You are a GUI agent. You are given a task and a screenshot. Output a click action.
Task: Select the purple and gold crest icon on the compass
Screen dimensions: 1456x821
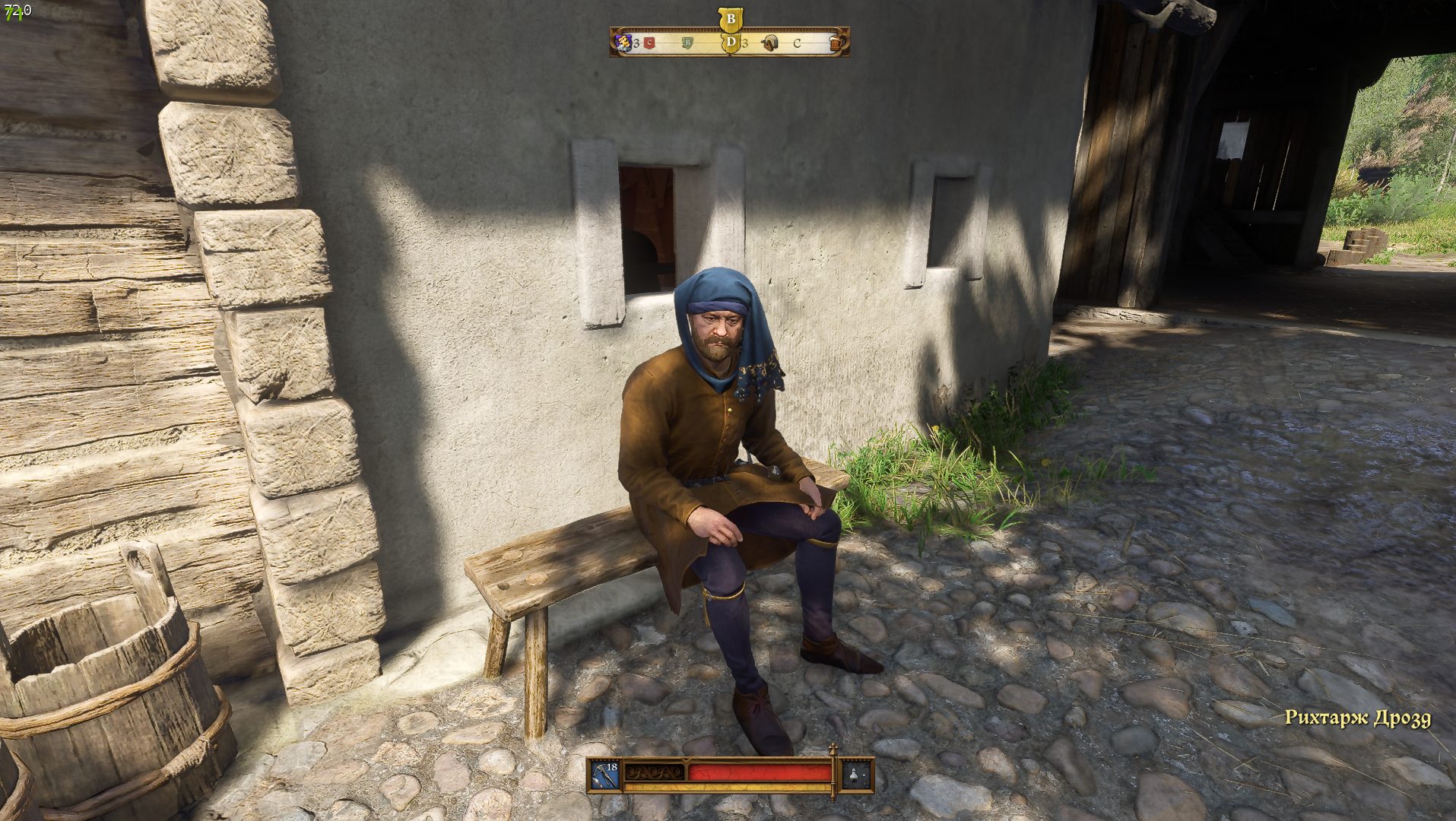(x=623, y=43)
